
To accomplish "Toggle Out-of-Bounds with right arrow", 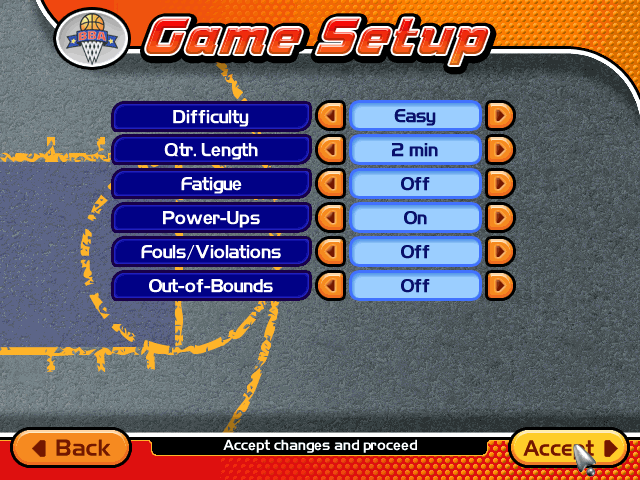I will (500, 286).
